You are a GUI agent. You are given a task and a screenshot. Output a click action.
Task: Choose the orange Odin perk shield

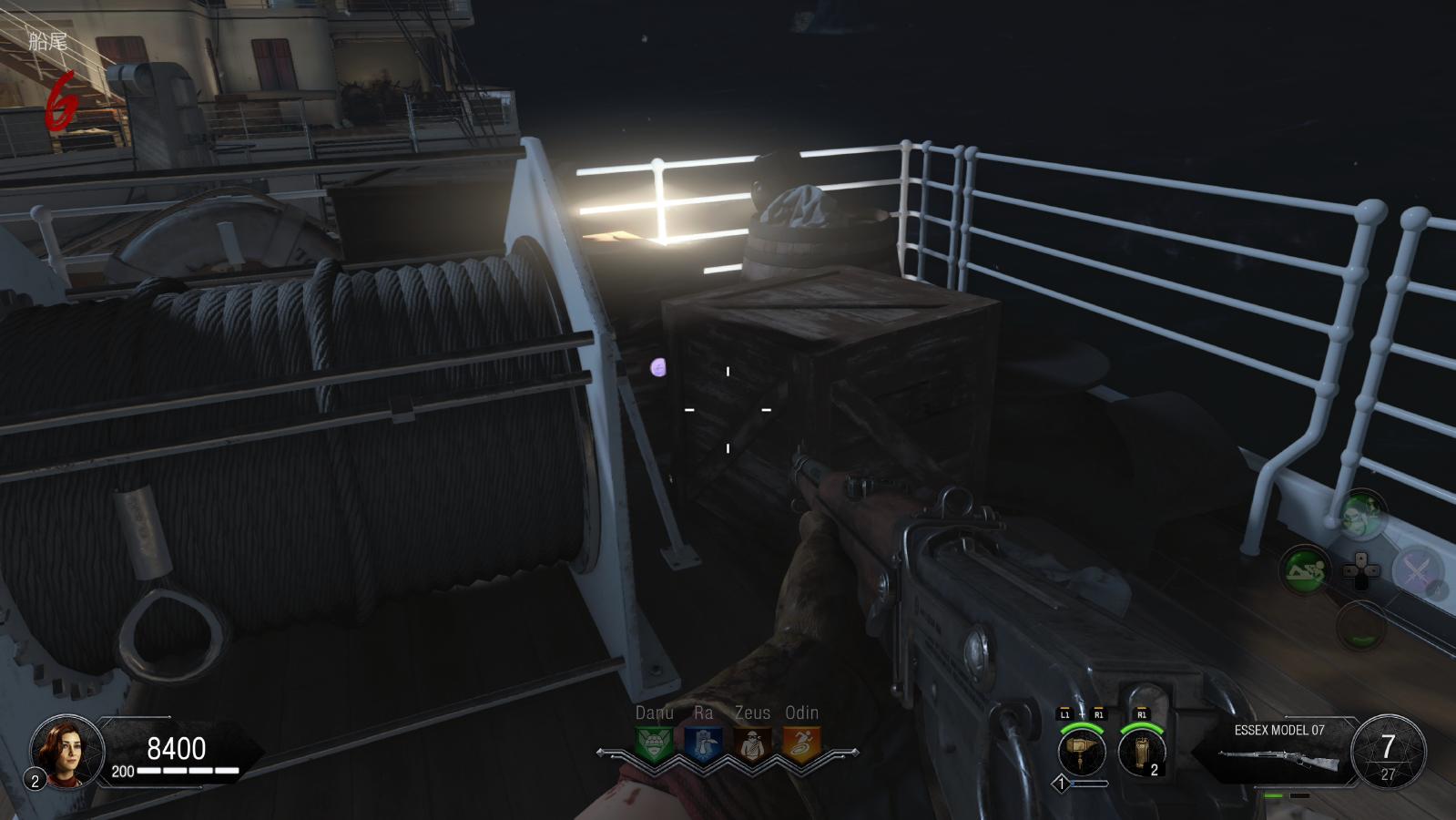[801, 744]
